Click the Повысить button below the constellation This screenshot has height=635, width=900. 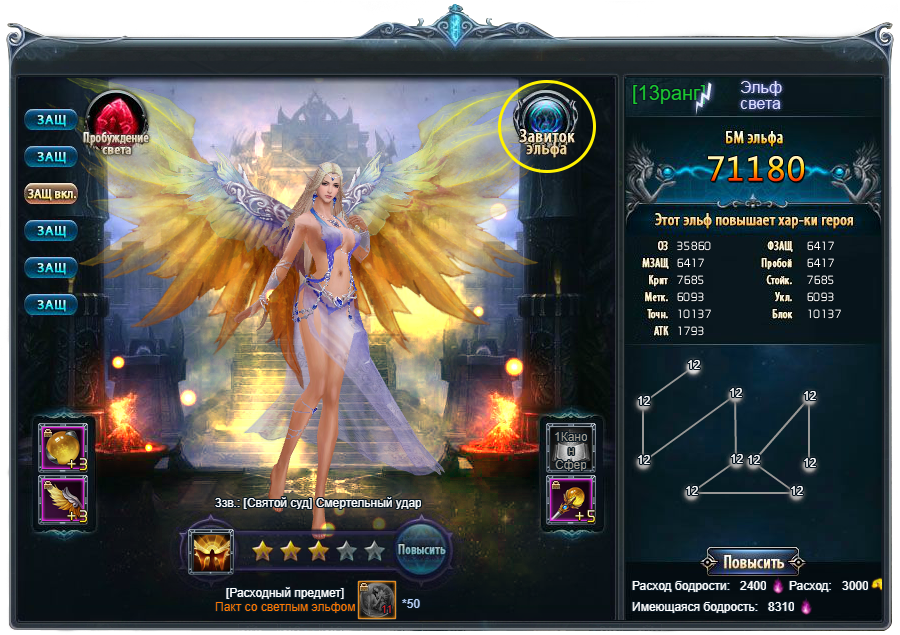pos(752,561)
